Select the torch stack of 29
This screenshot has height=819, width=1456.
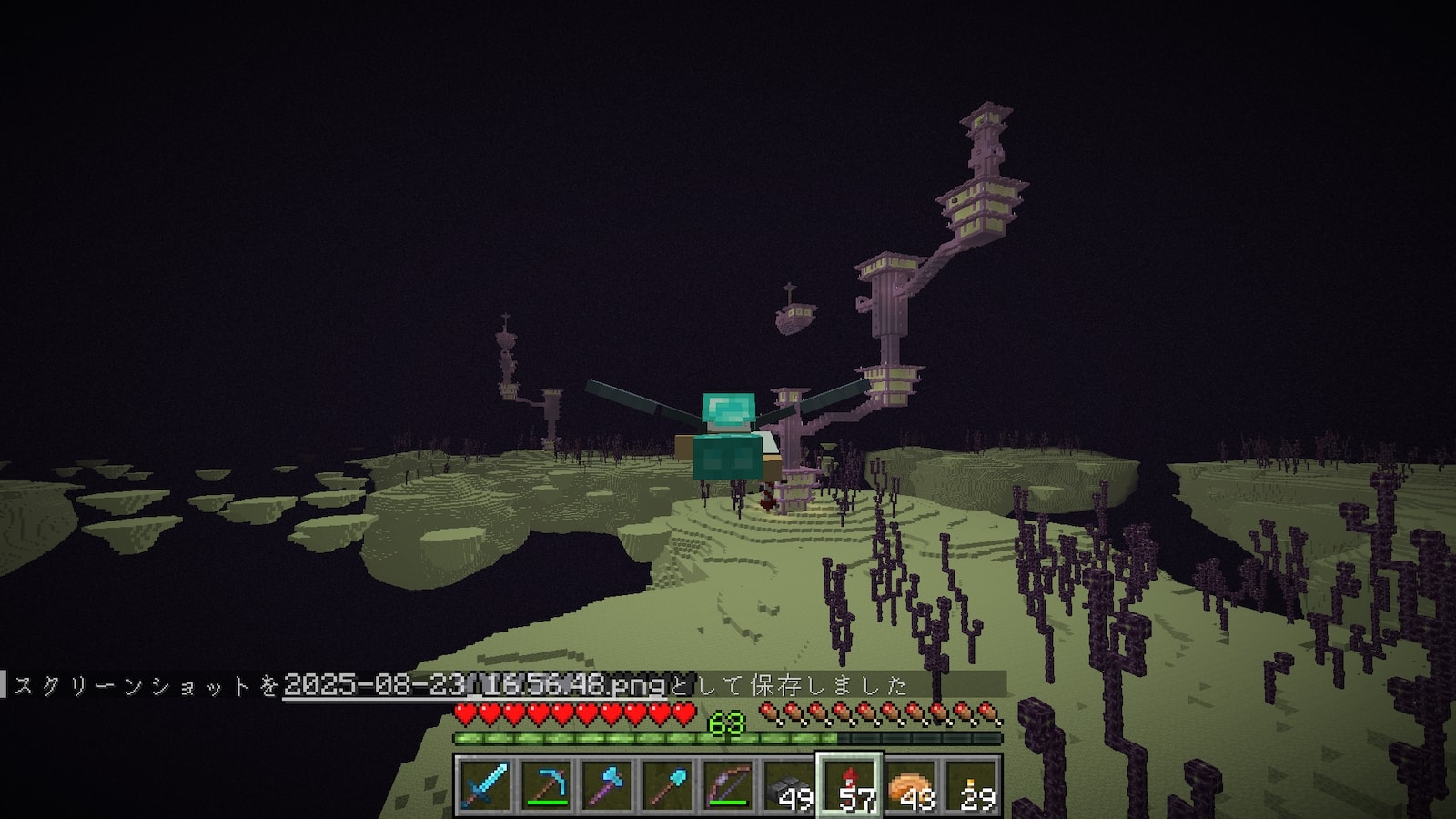point(972,784)
